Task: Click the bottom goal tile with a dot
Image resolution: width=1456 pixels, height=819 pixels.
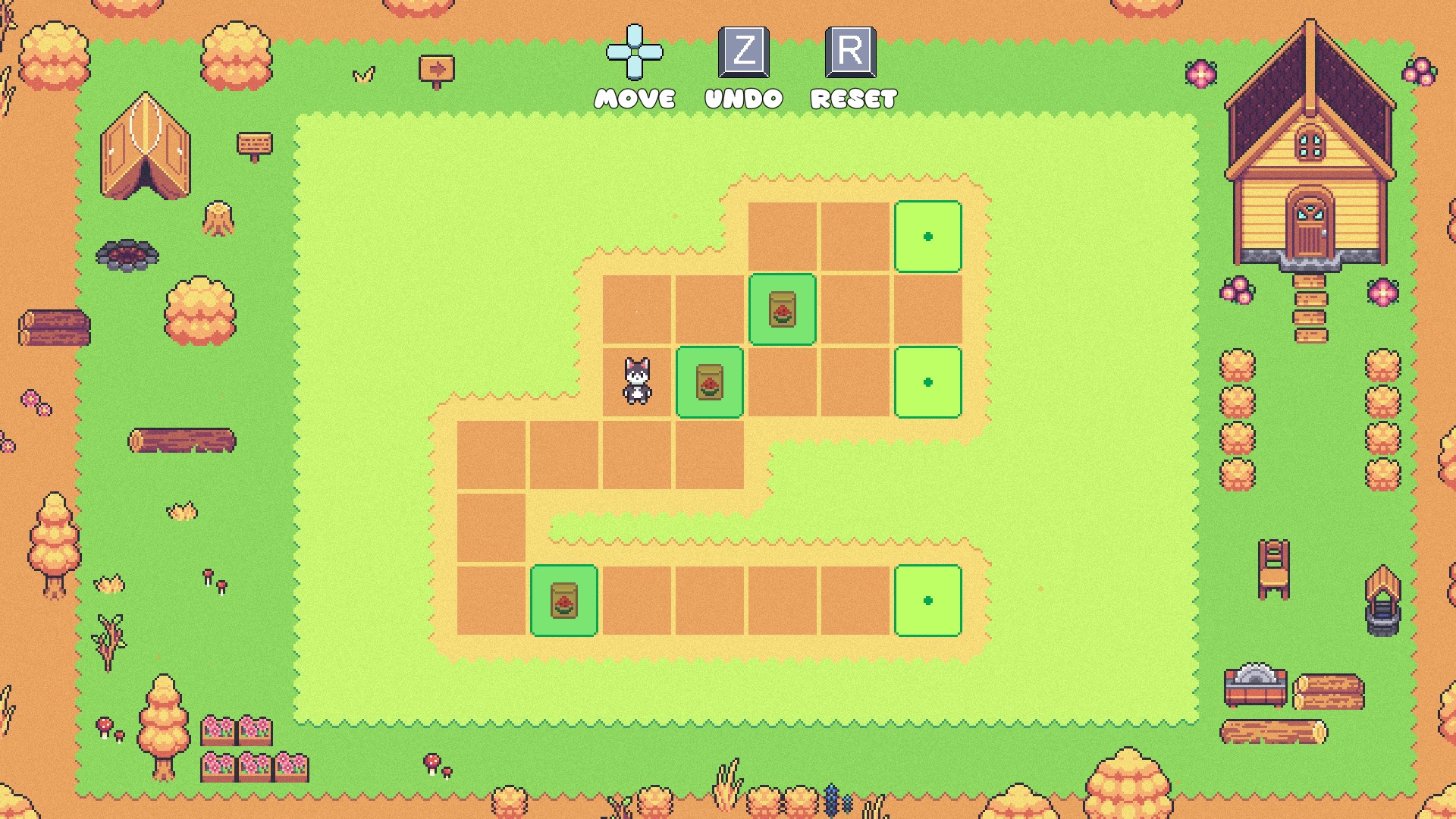Action: 928,600
